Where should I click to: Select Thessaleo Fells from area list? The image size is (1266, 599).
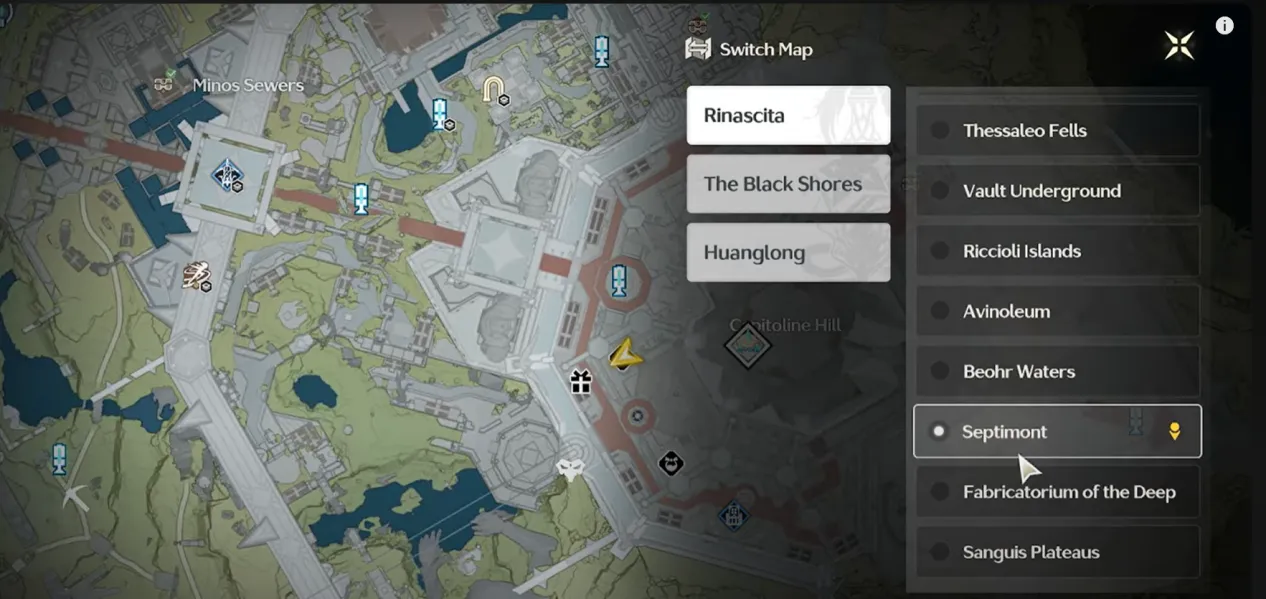pos(1057,130)
